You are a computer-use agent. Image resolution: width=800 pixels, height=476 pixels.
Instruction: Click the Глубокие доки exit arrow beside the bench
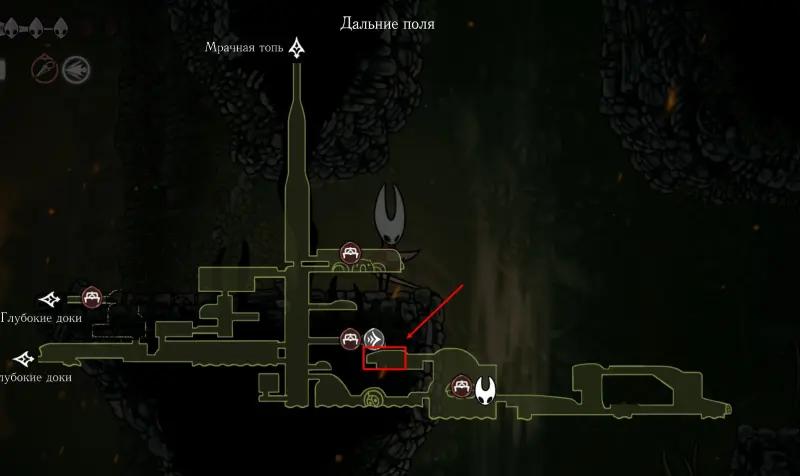[x=50, y=298]
